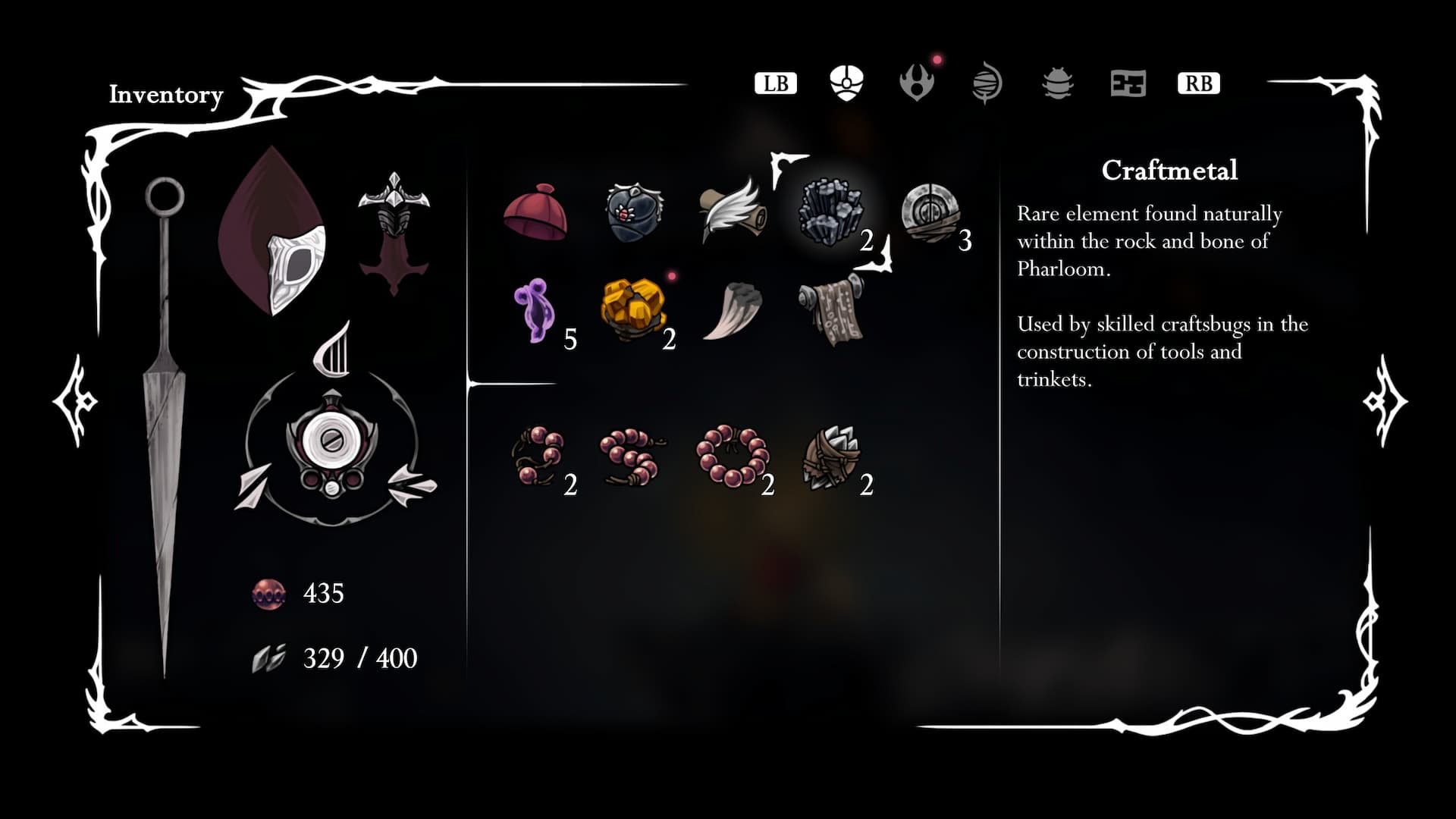Pick the wrapped shard bundle item
Image resolution: width=1456 pixels, height=819 pixels.
831,457
